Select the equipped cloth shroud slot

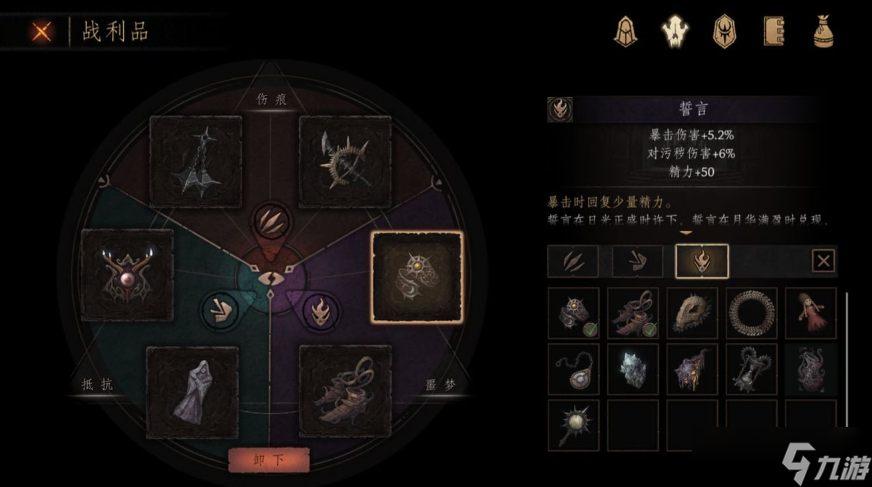[193, 392]
